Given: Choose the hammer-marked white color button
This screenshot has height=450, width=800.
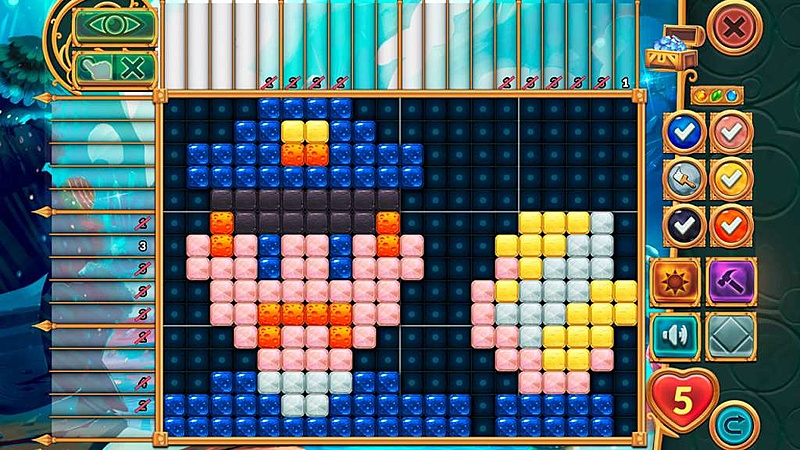Looking at the screenshot, I should [x=684, y=177].
